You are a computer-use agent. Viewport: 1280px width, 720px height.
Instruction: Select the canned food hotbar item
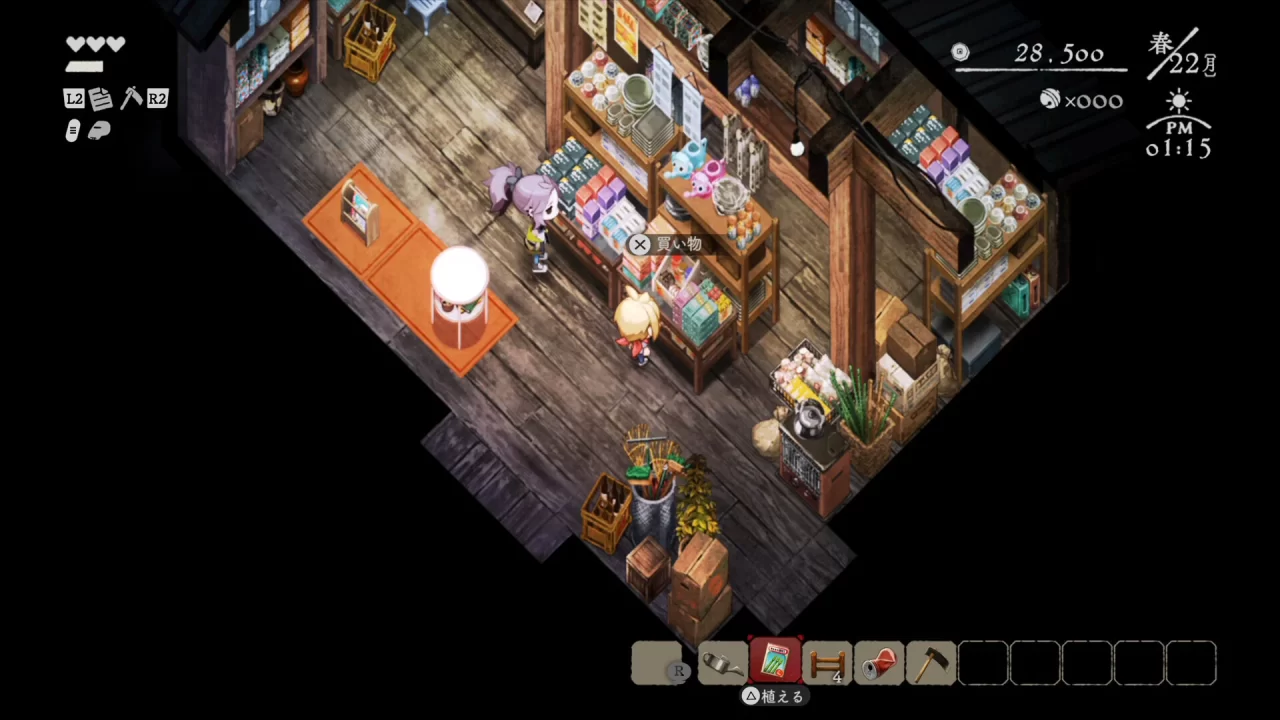tap(880, 663)
